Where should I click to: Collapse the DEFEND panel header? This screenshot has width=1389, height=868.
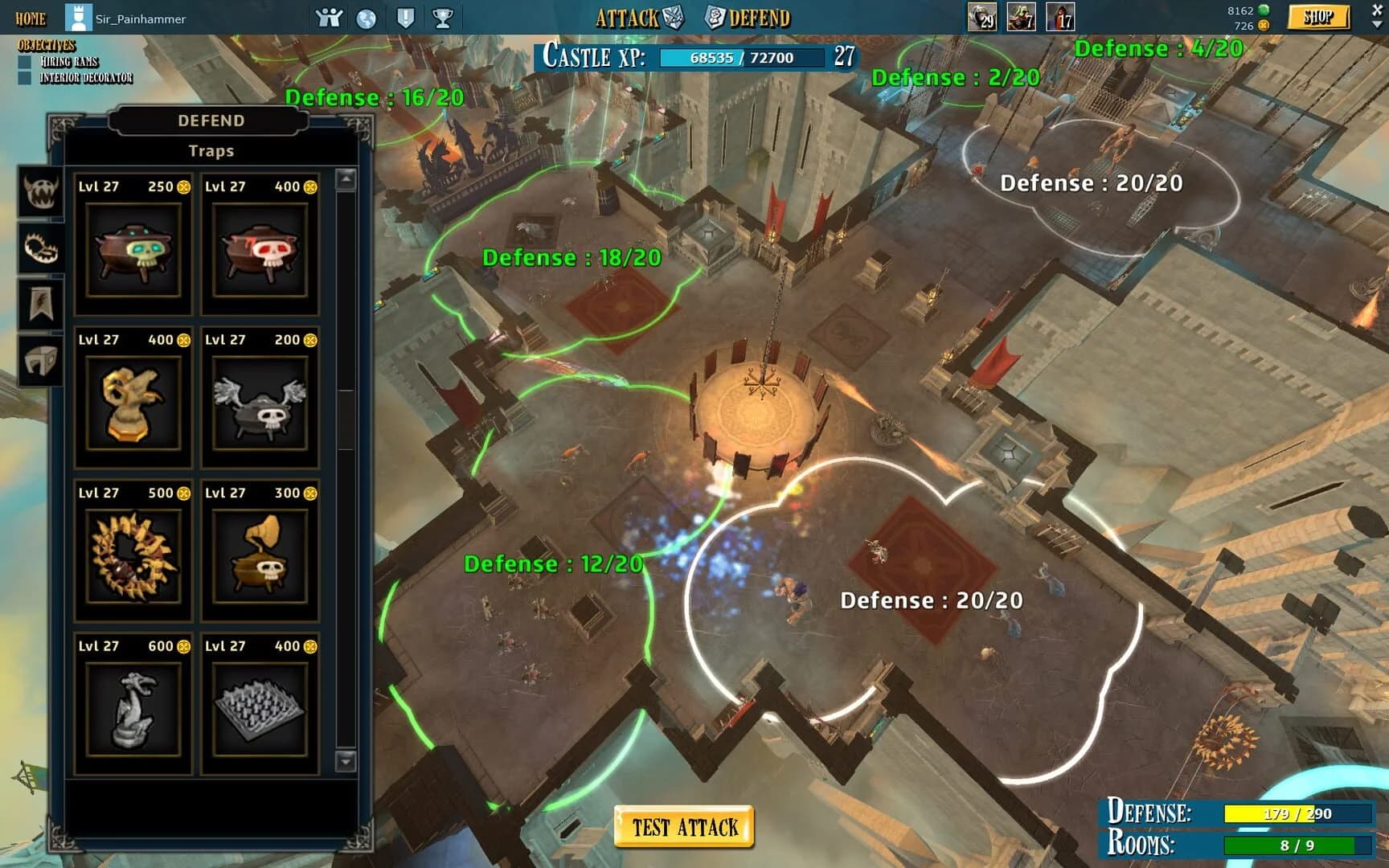coord(211,121)
